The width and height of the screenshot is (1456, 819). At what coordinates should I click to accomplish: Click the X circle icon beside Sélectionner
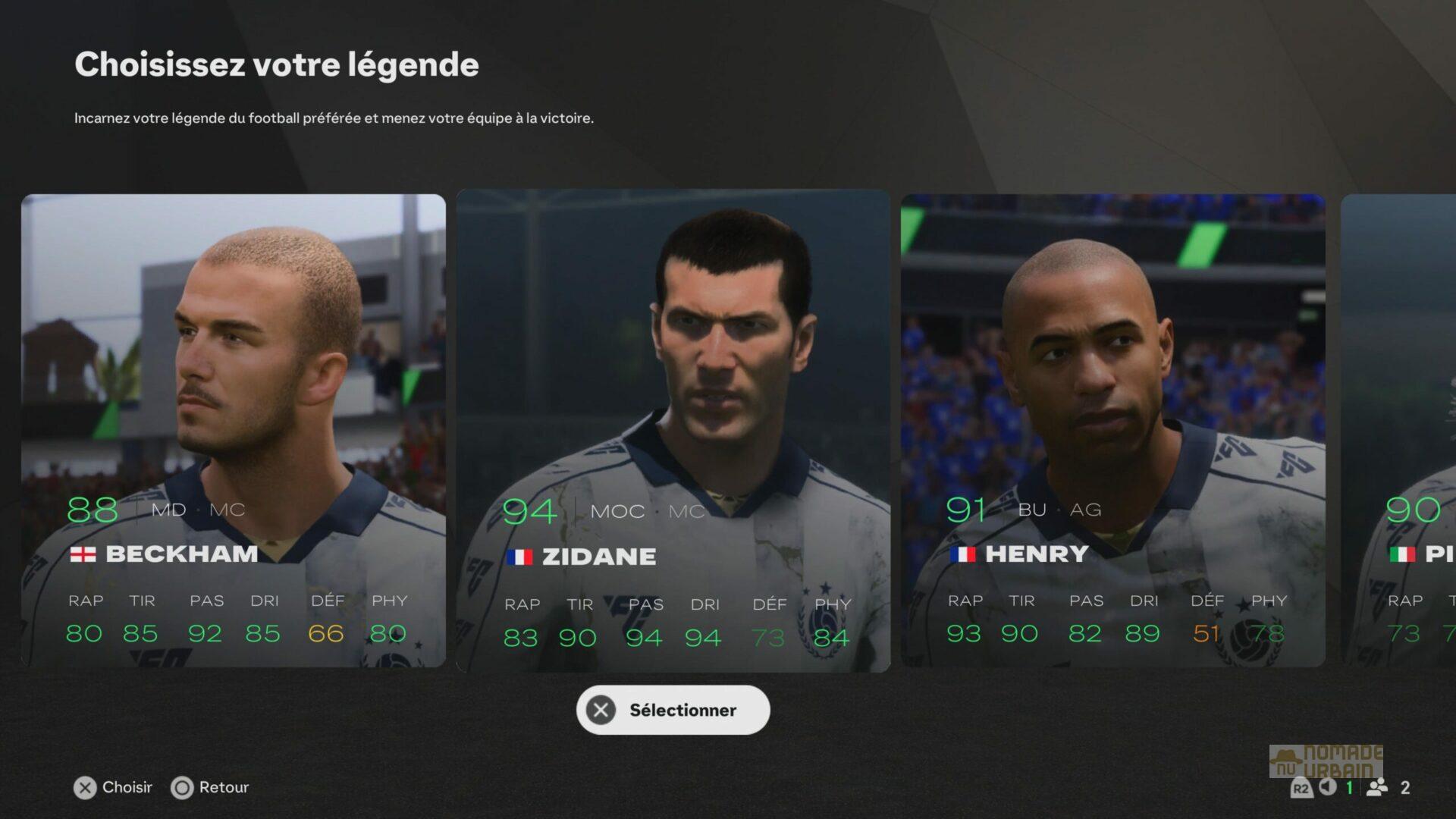pos(601,710)
